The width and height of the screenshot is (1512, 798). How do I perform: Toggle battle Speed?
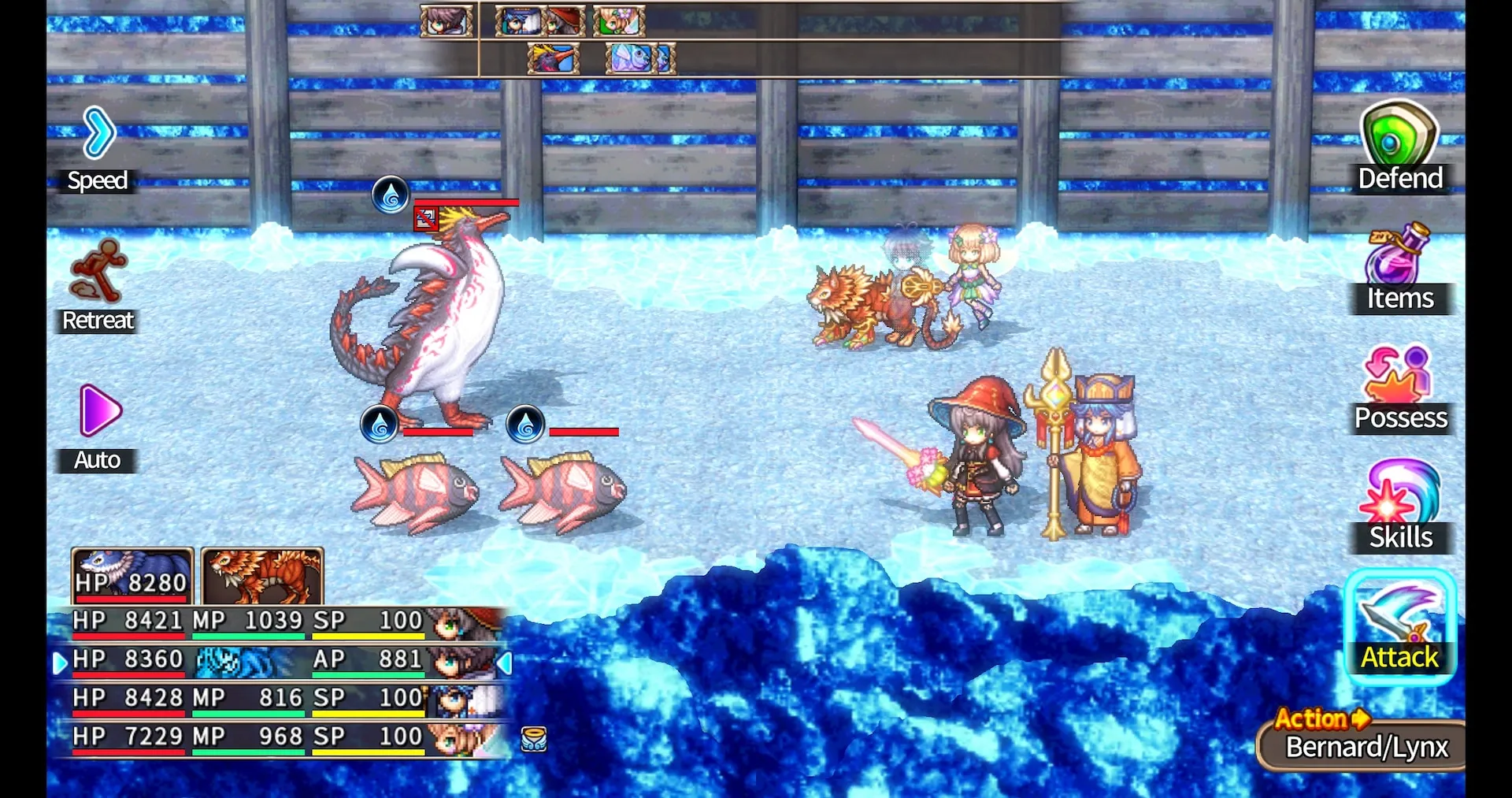click(98, 150)
